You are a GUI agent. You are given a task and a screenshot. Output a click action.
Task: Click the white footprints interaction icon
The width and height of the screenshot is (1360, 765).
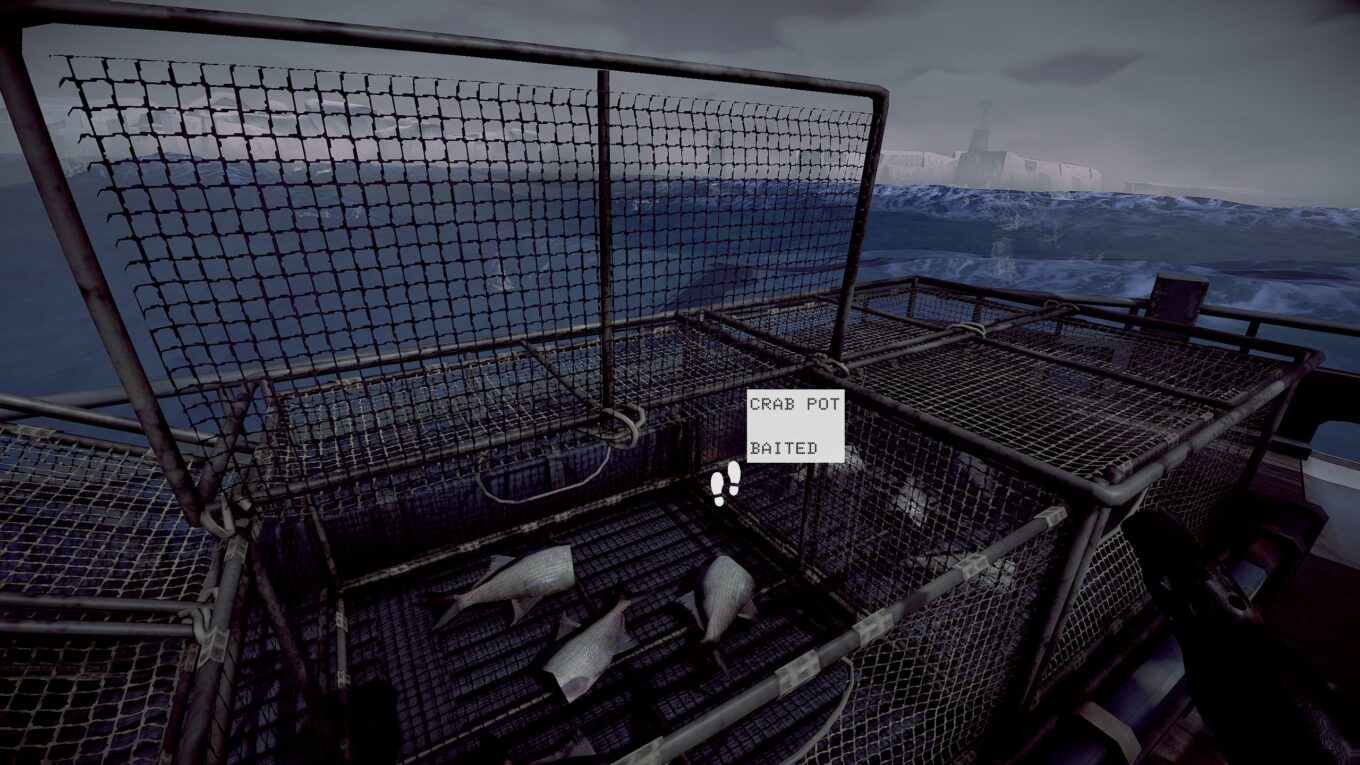(725, 484)
